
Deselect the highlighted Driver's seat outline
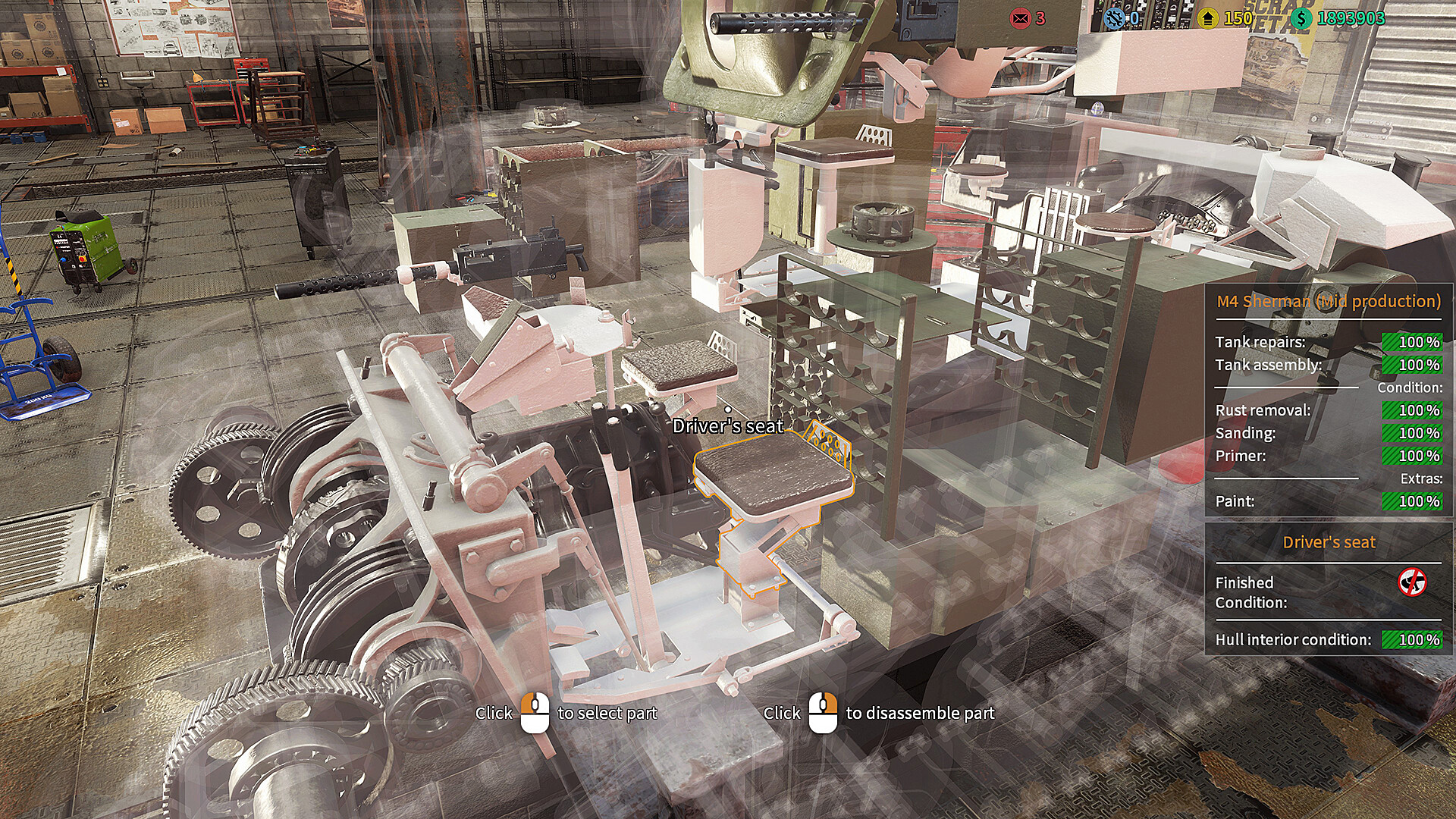(x=773, y=474)
